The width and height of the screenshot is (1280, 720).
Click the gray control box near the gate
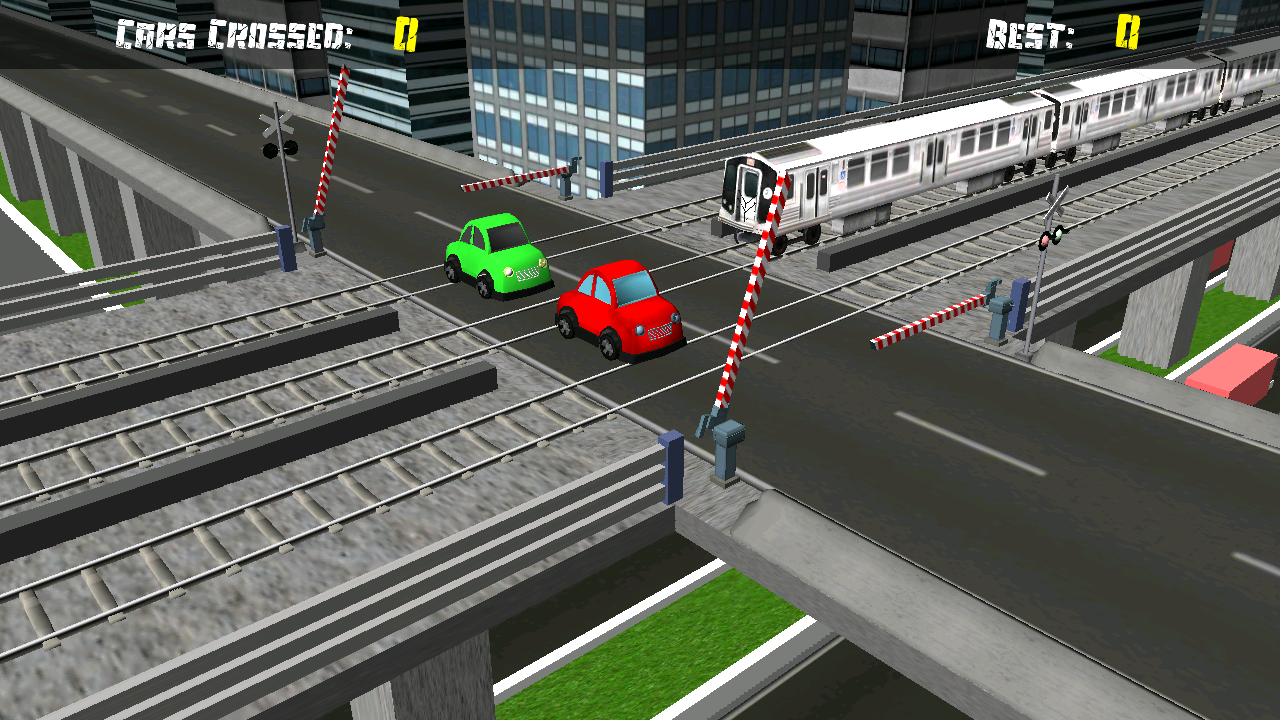click(x=729, y=433)
